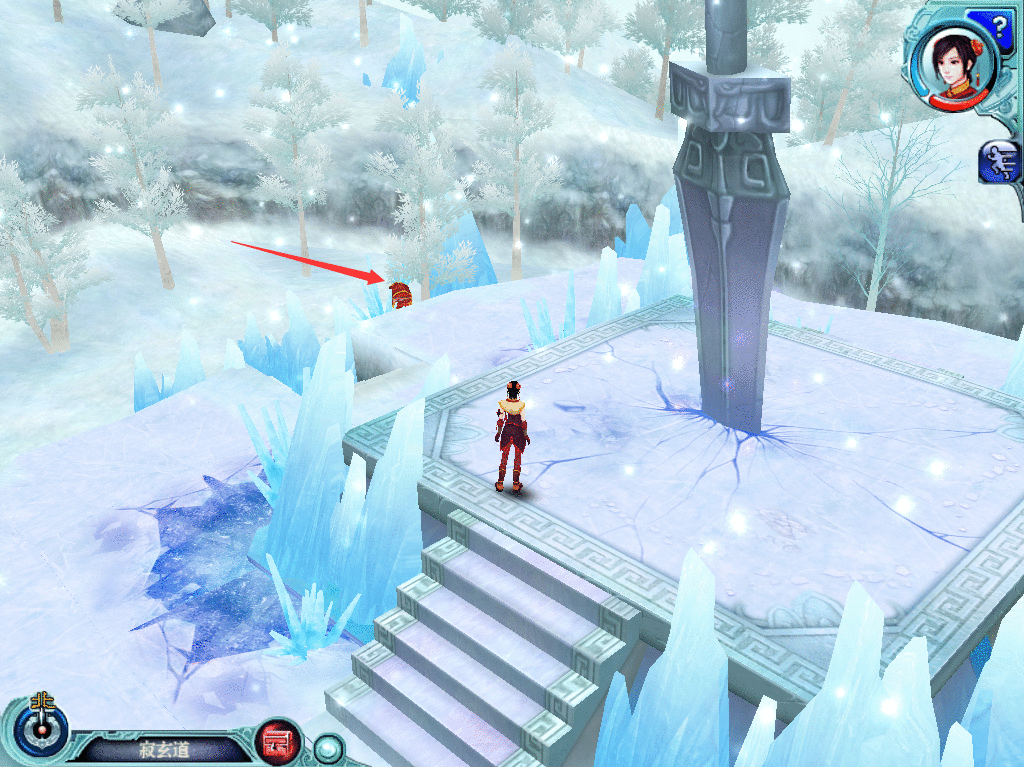1024x767 pixels.
Task: Select the 寂玄道 location name bar
Action: (x=163, y=749)
